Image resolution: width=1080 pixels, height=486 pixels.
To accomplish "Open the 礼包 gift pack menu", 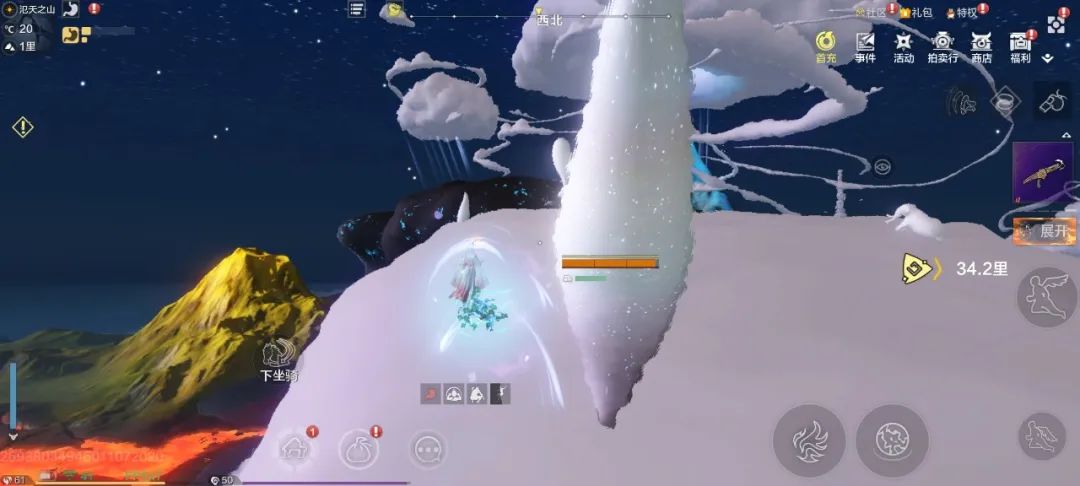I will pyautogui.click(x=915, y=13).
